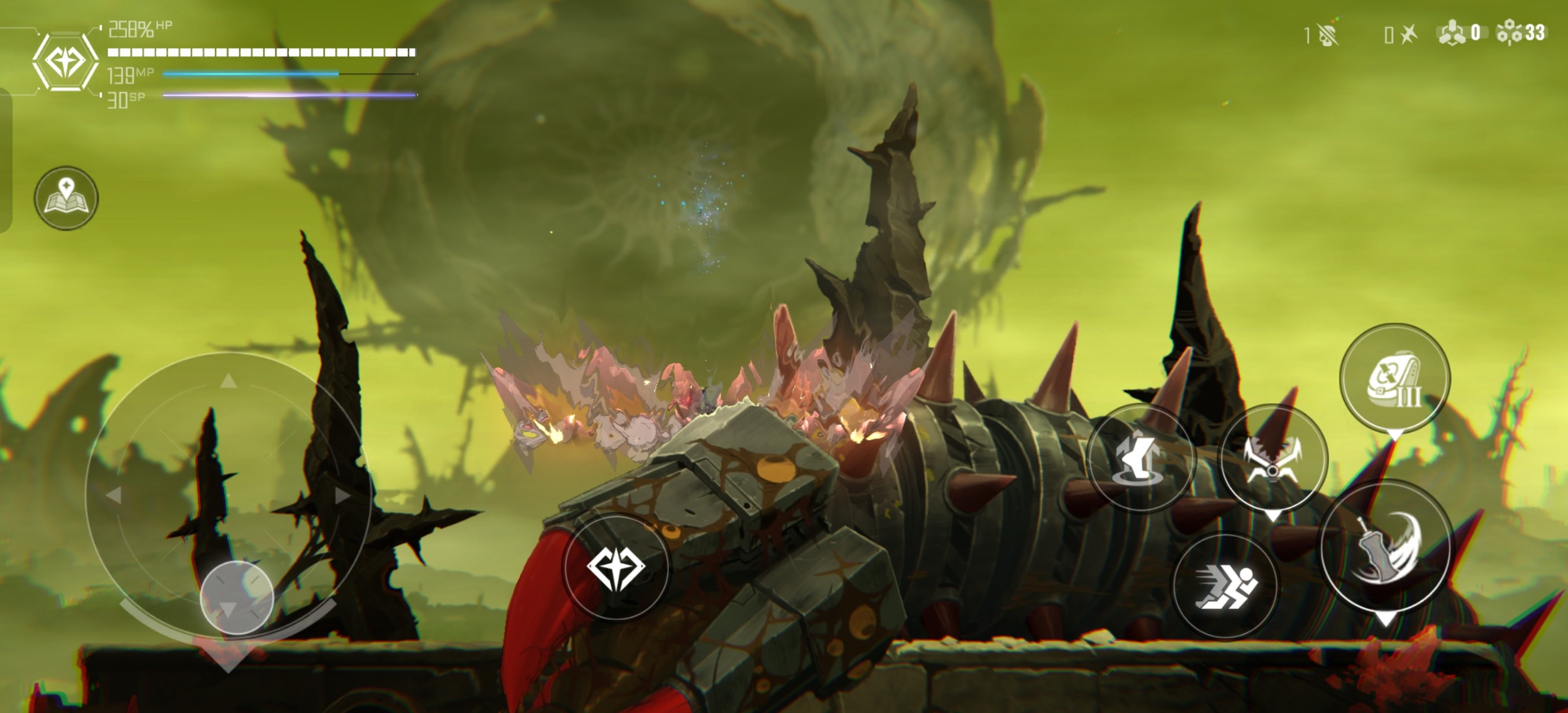Tap the joystick's right arrow
This screenshot has height=713, width=1568.
point(343,496)
